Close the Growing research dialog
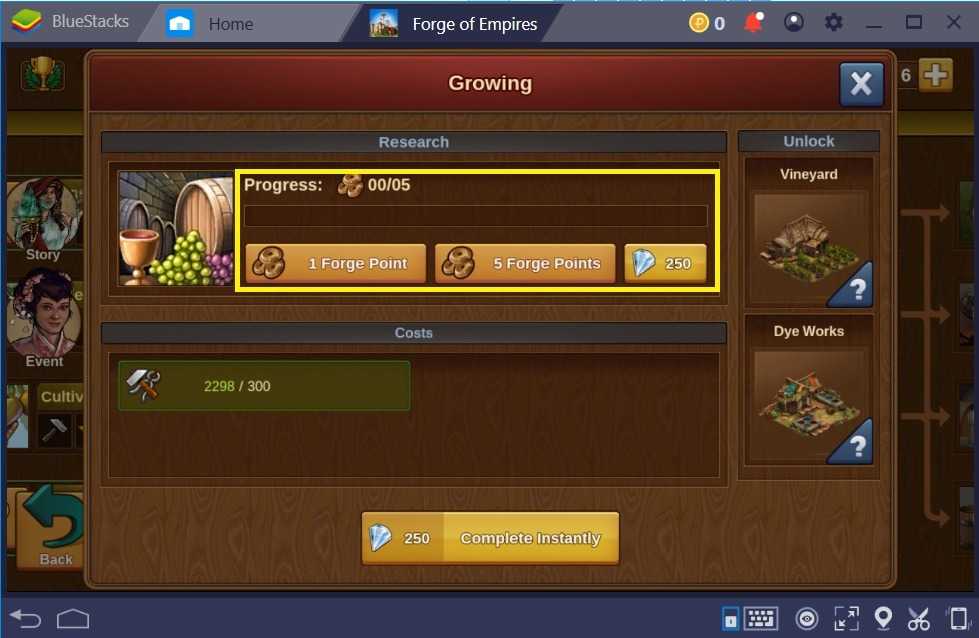Screen dimensions: 979x638 [x=860, y=84]
